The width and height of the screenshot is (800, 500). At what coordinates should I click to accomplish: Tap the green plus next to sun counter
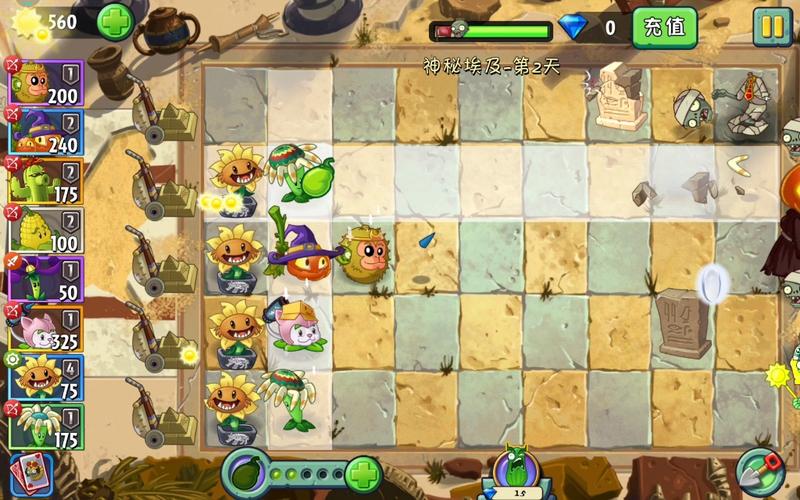point(115,21)
